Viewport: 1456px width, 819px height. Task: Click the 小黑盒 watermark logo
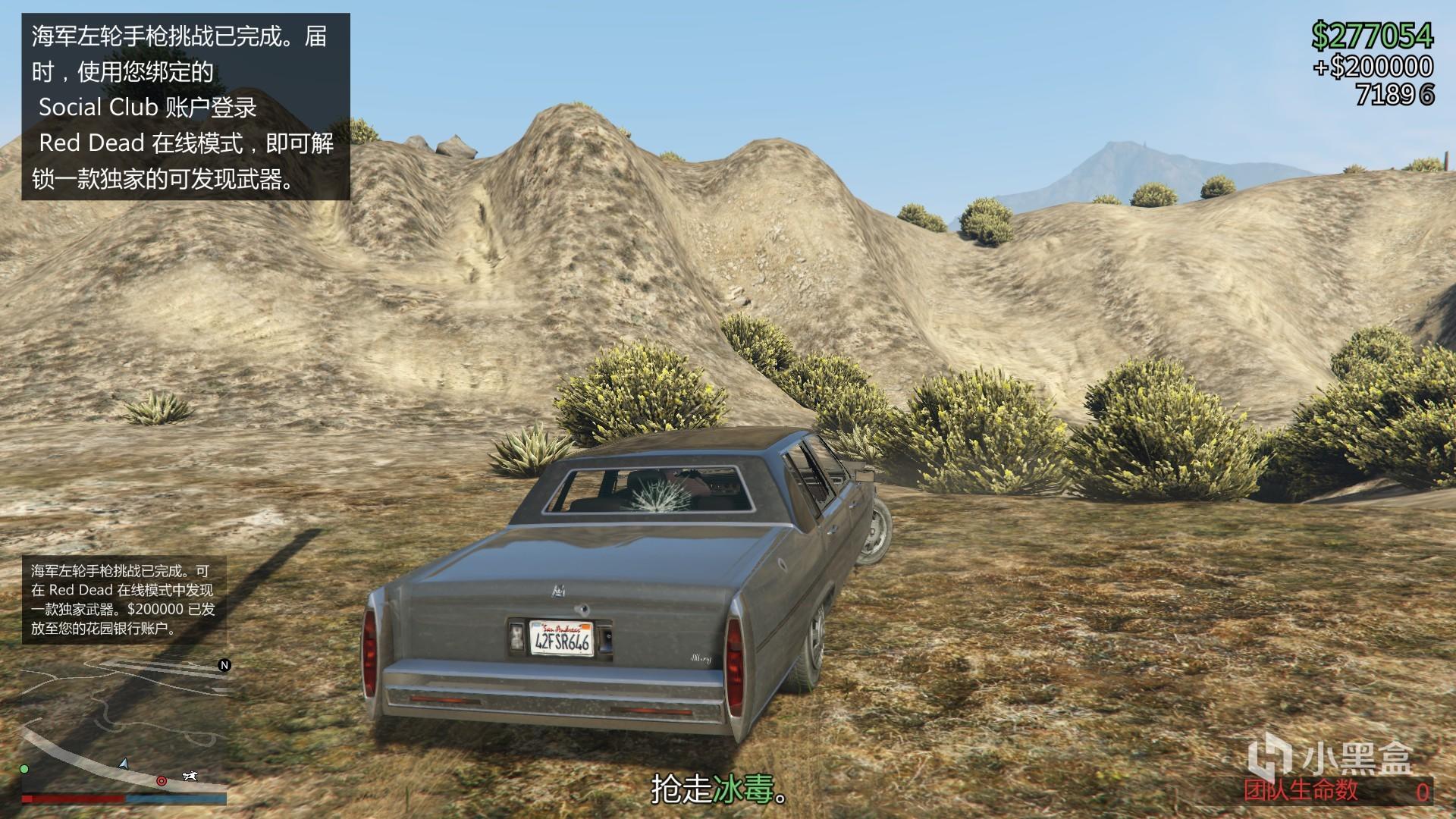pyautogui.click(x=1331, y=757)
